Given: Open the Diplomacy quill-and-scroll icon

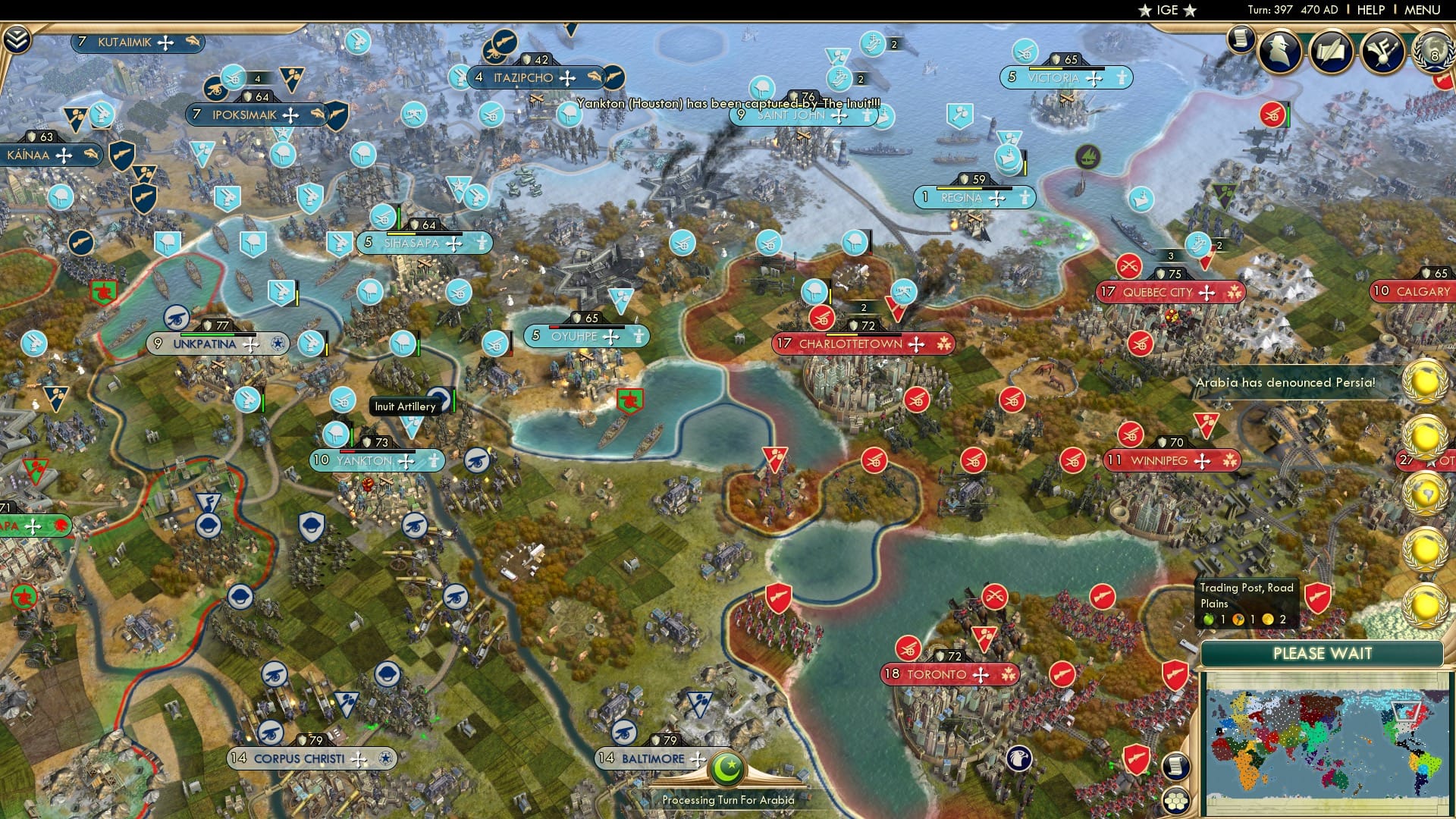Looking at the screenshot, I should [x=1331, y=51].
